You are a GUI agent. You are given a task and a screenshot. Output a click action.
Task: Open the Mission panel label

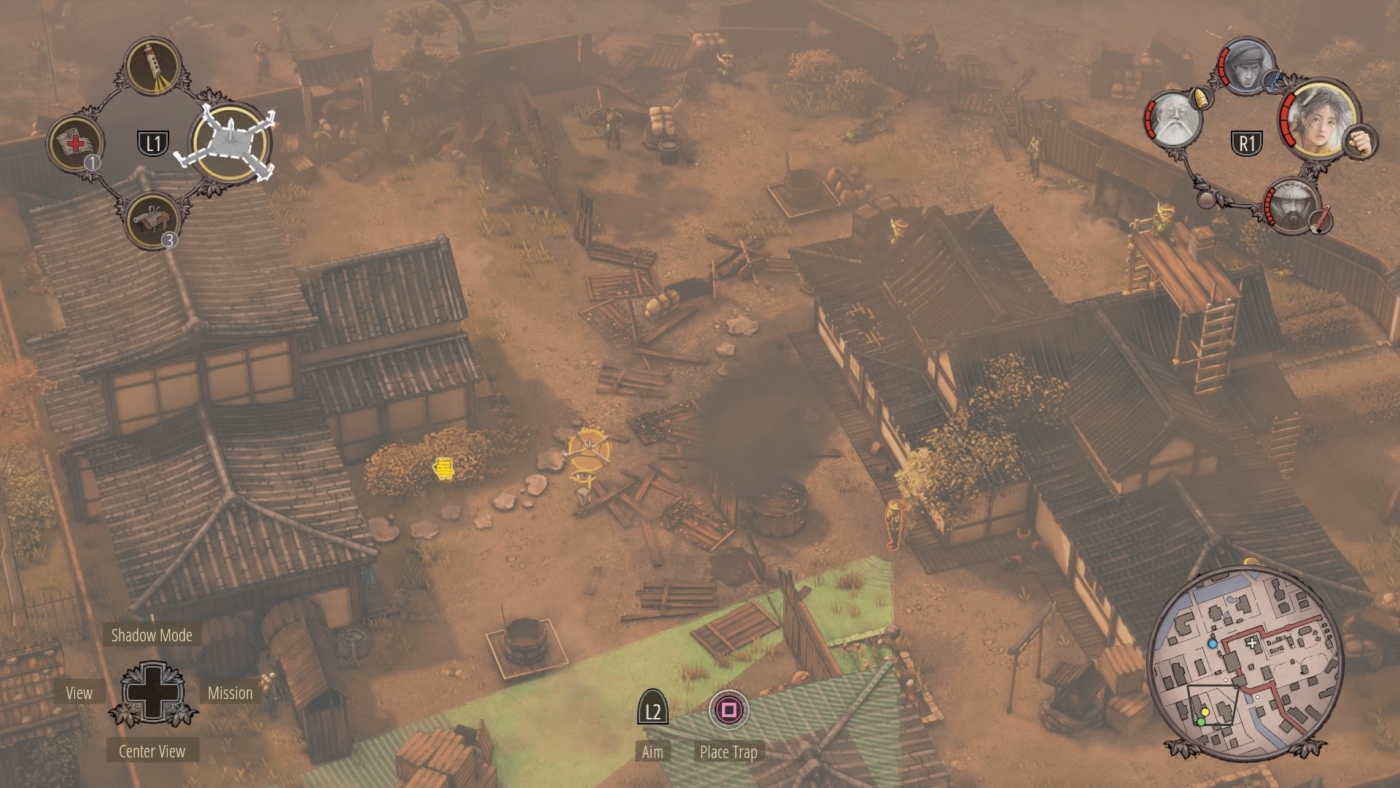click(x=231, y=692)
